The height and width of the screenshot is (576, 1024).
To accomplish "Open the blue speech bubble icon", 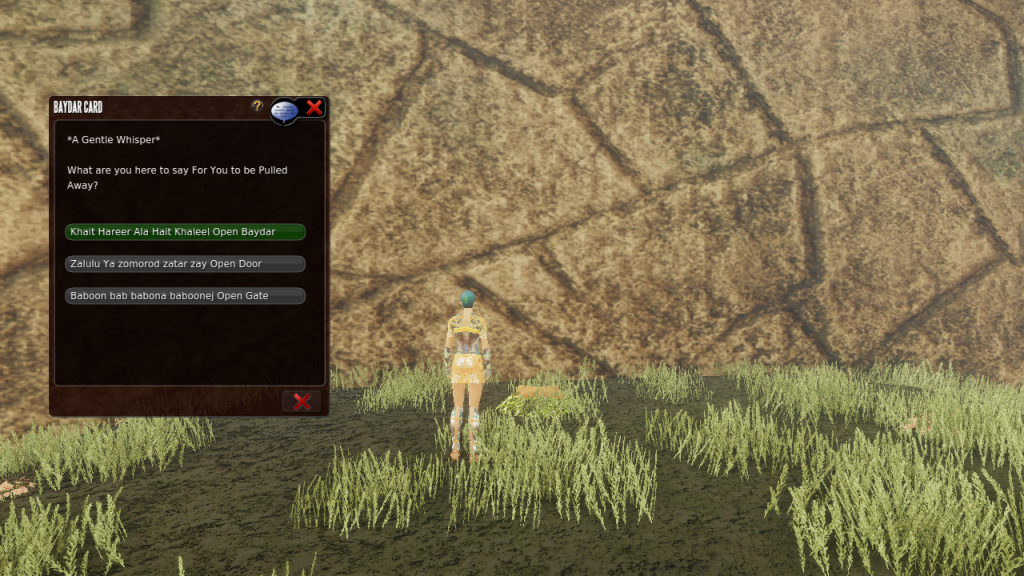I will [284, 110].
